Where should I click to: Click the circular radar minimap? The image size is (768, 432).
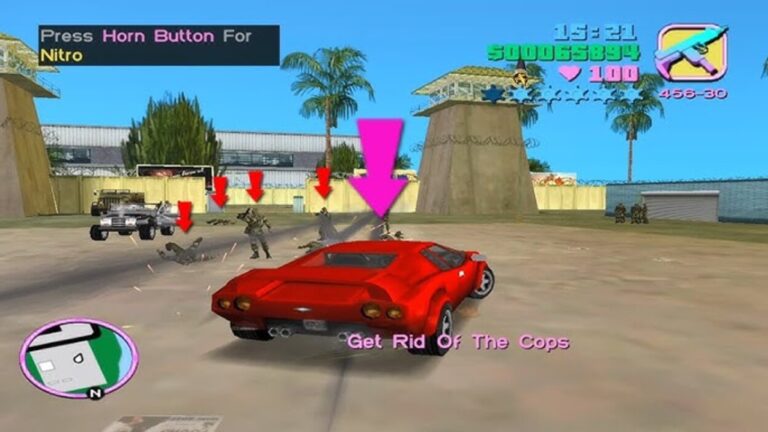coord(79,358)
